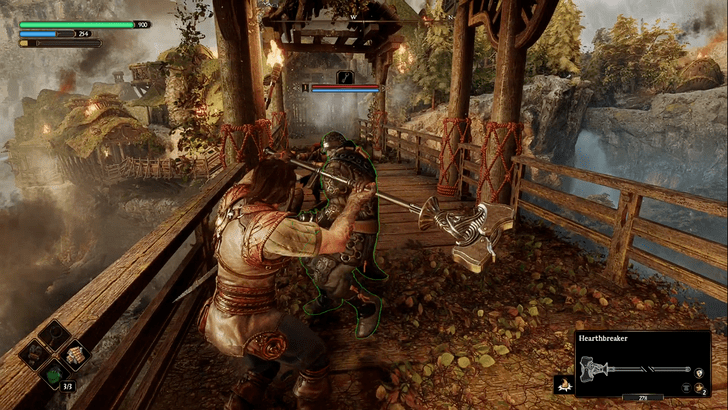Choose the firewood bundle quick slot
728x410 pixels.
tap(73, 353)
